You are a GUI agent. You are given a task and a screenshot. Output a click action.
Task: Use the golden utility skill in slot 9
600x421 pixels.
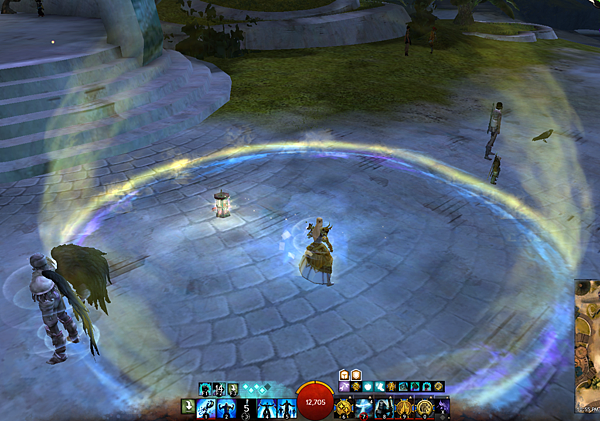click(x=403, y=407)
